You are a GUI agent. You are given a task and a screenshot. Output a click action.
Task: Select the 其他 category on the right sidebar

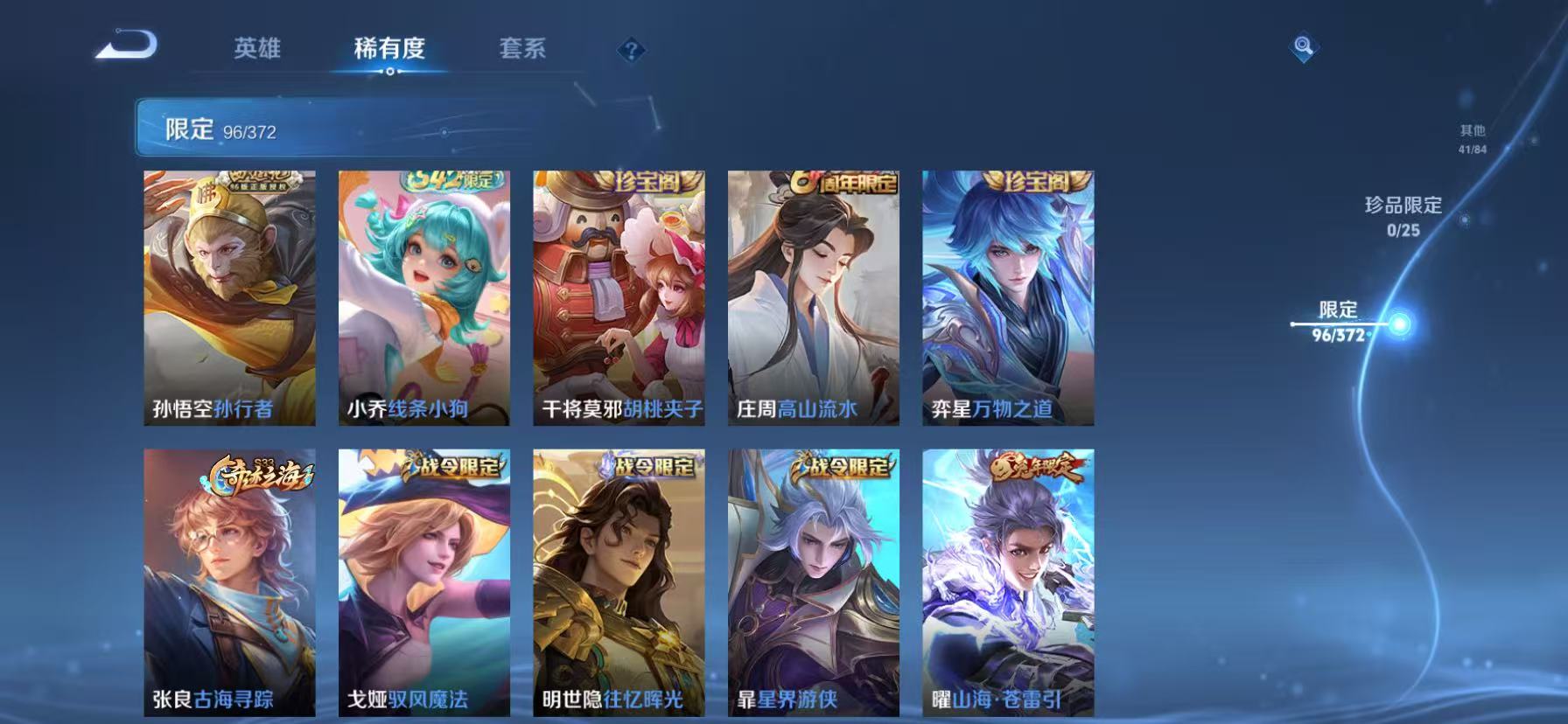click(1473, 136)
